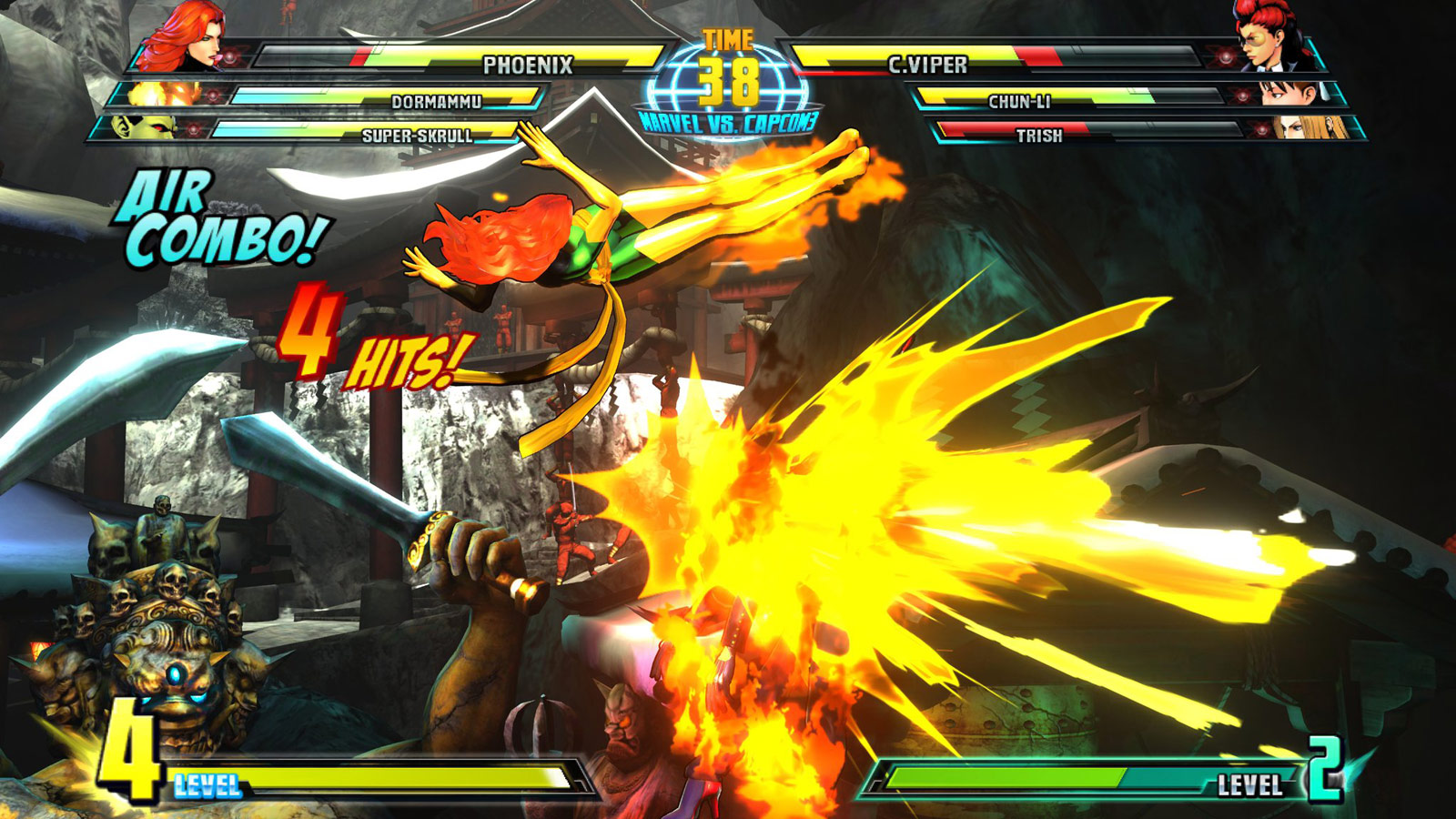This screenshot has width=1456, height=819.
Task: Expand C.Viper's team health panel
Action: pyautogui.click(x=1074, y=86)
